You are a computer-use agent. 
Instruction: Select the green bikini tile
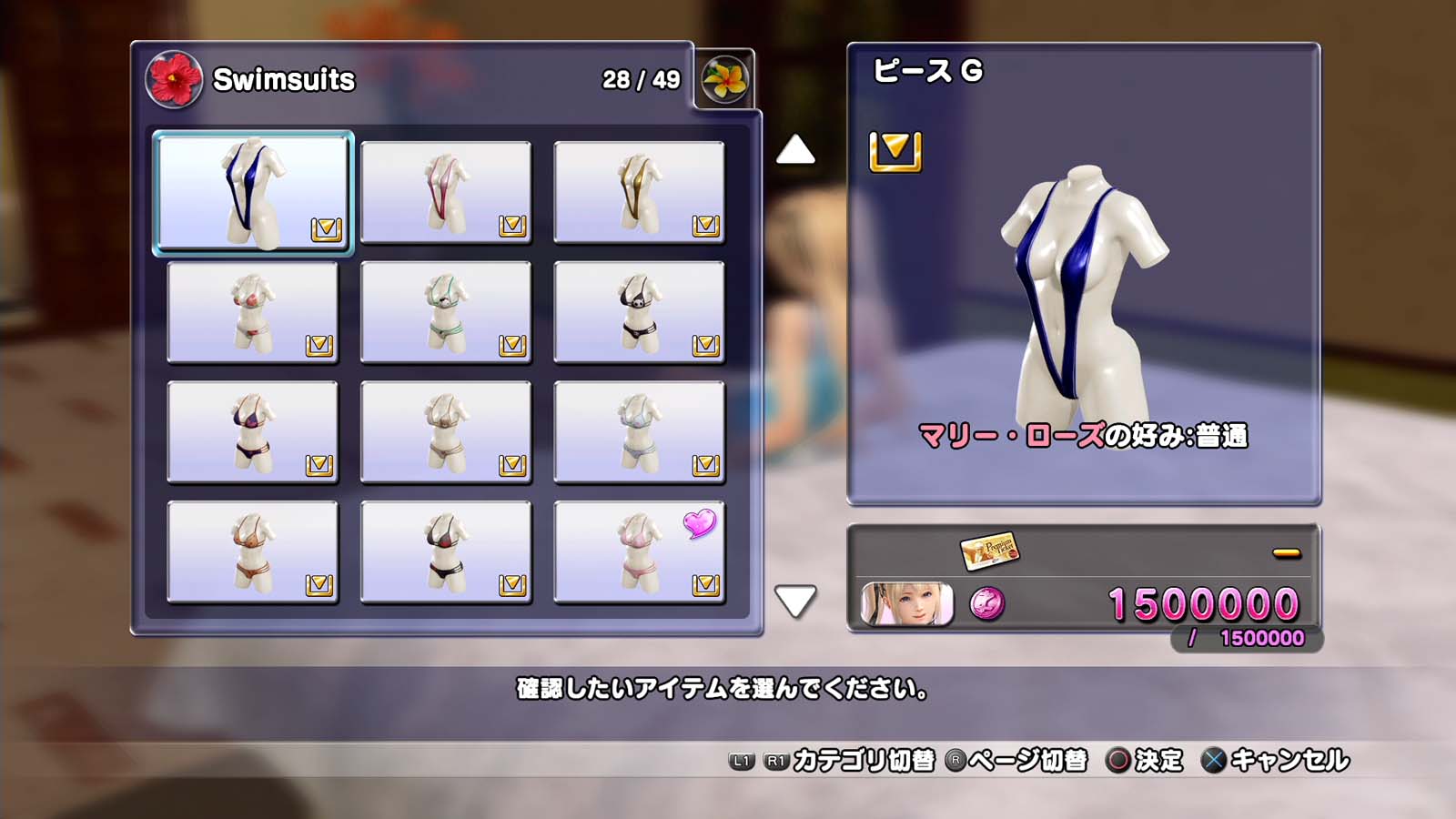pos(445,312)
